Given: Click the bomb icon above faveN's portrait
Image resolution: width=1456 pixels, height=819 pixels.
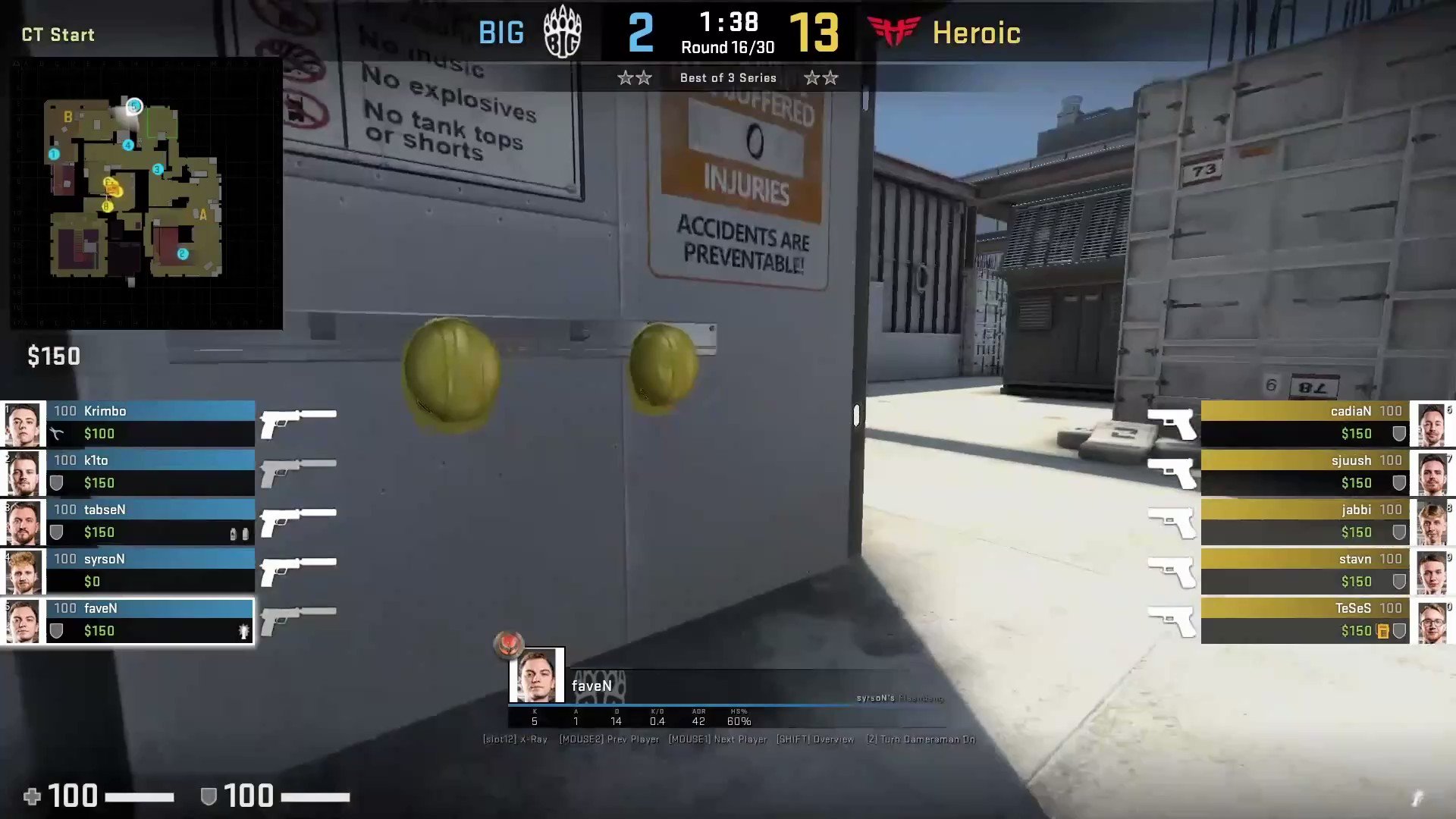Looking at the screenshot, I should click(x=509, y=645).
